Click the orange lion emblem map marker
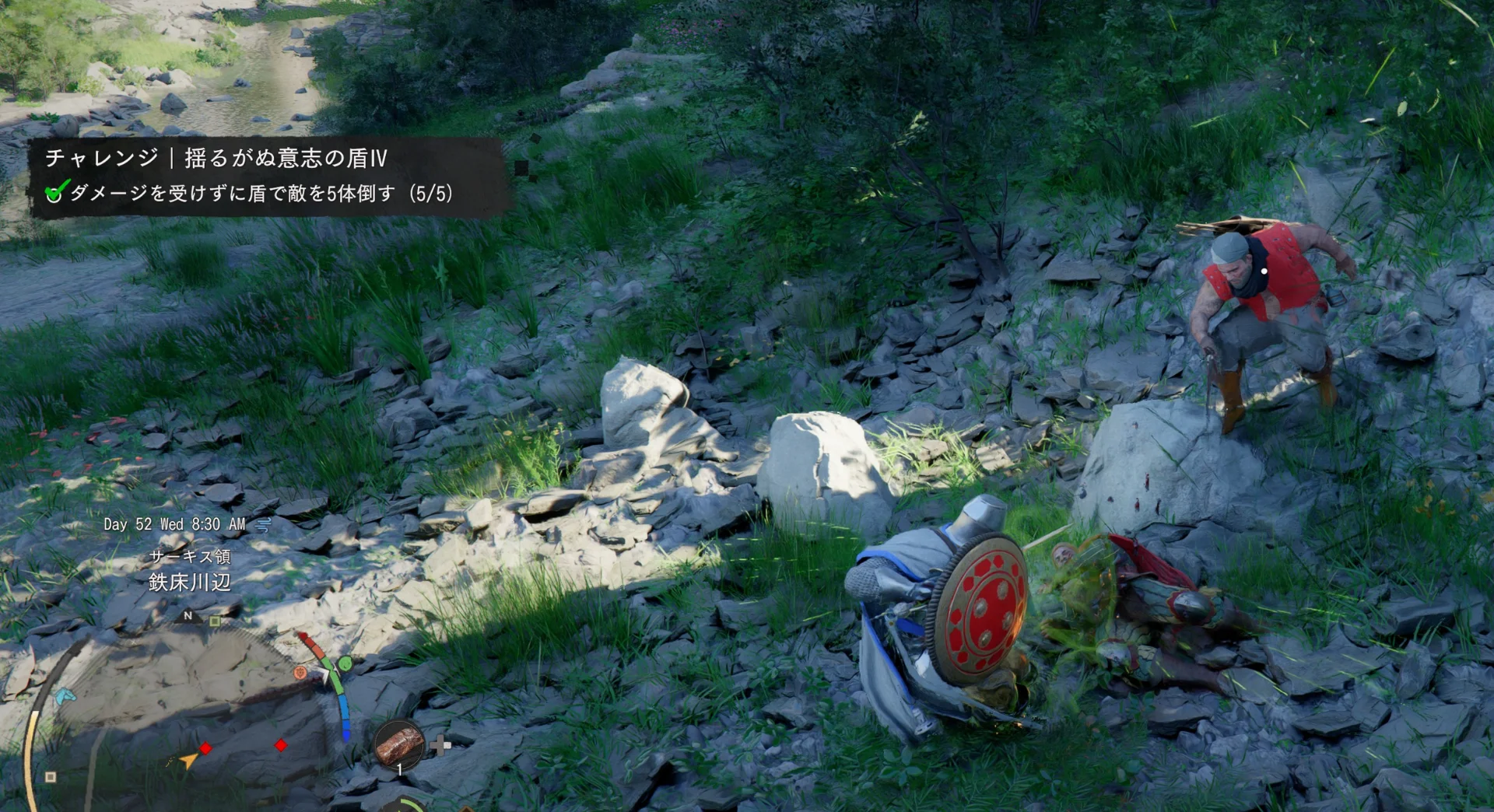This screenshot has height=812, width=1494. point(300,673)
